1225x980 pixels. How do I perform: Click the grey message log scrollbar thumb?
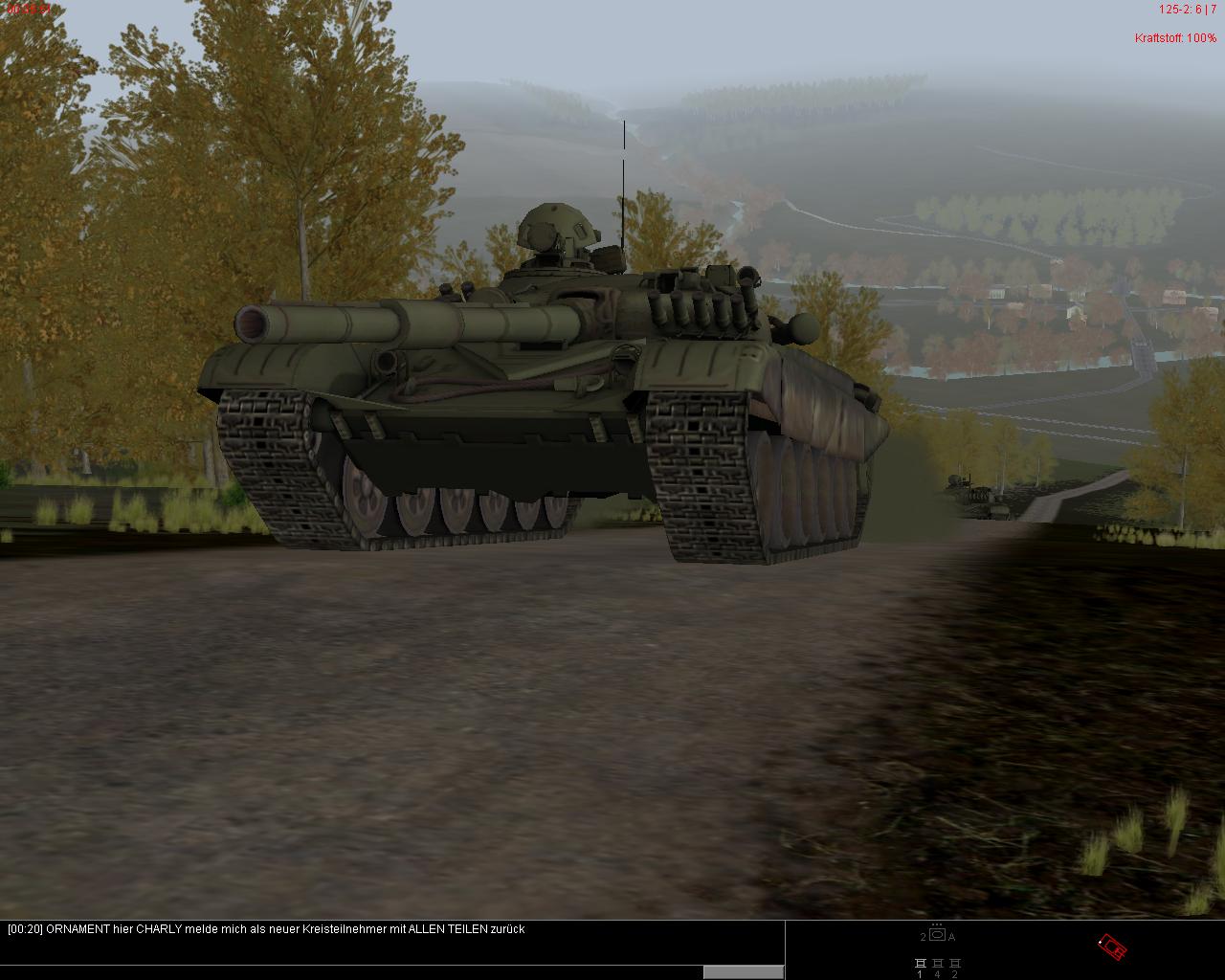[743, 971]
